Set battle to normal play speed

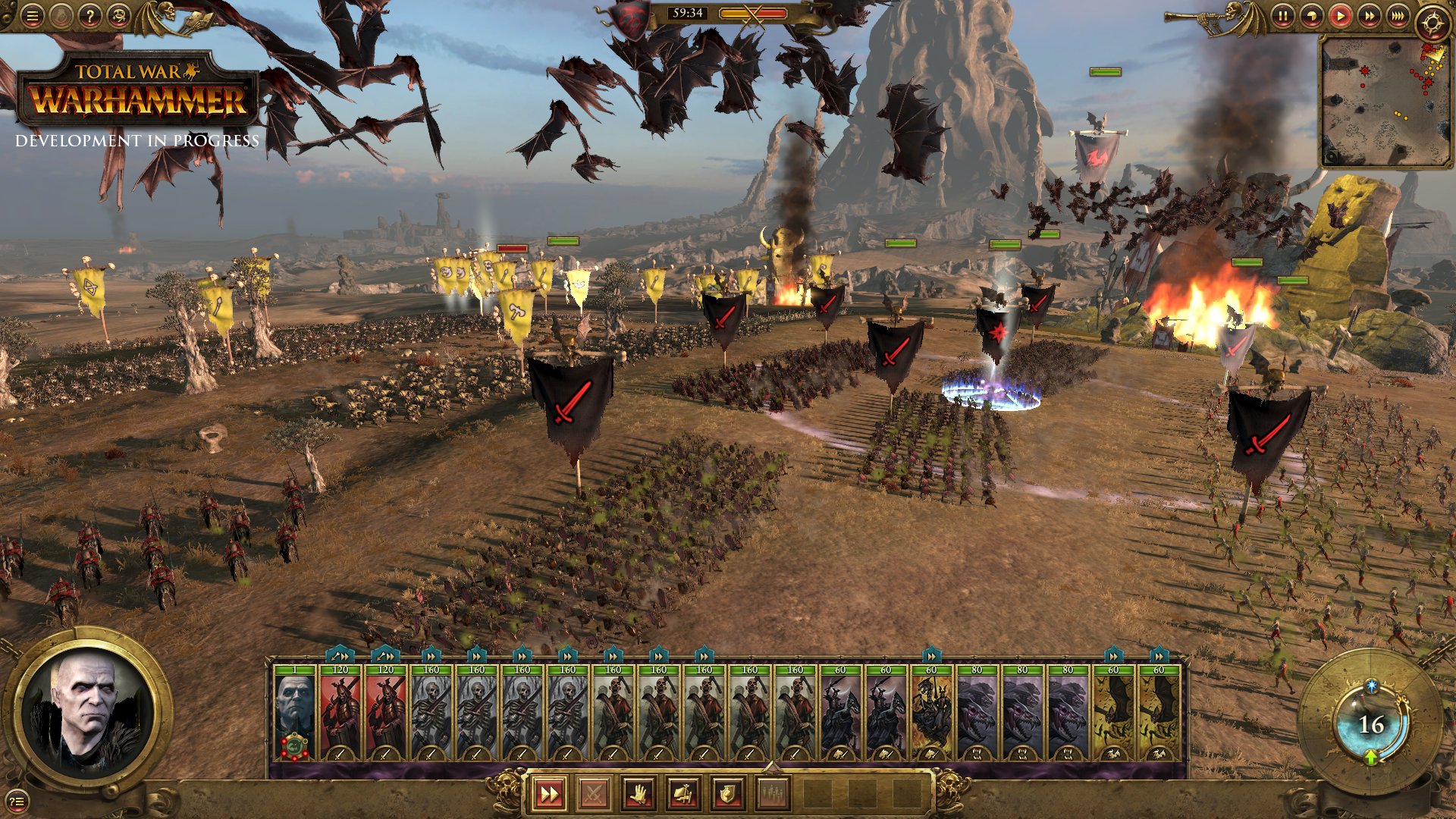point(1340,16)
